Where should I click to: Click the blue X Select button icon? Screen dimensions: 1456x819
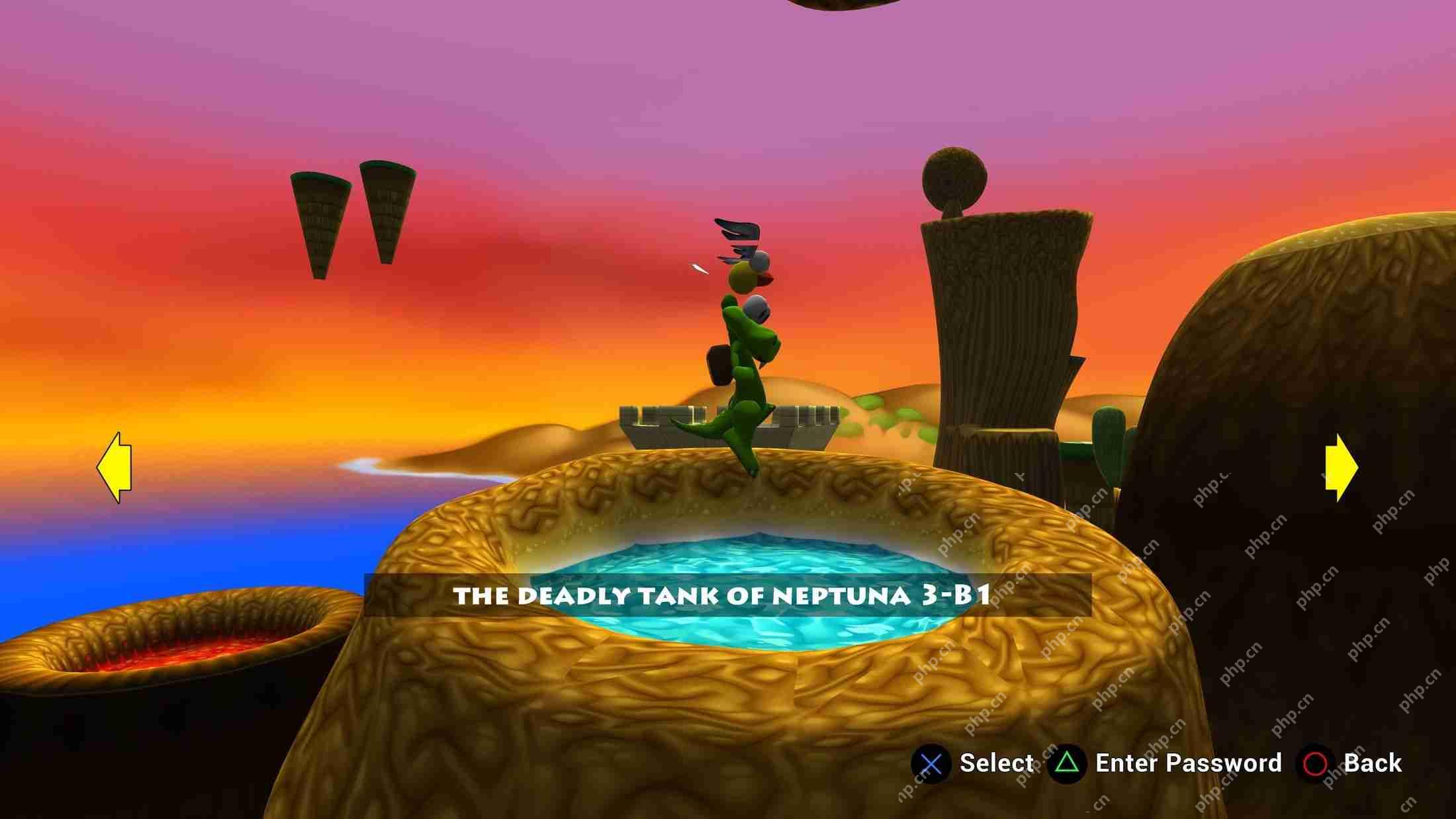[932, 764]
